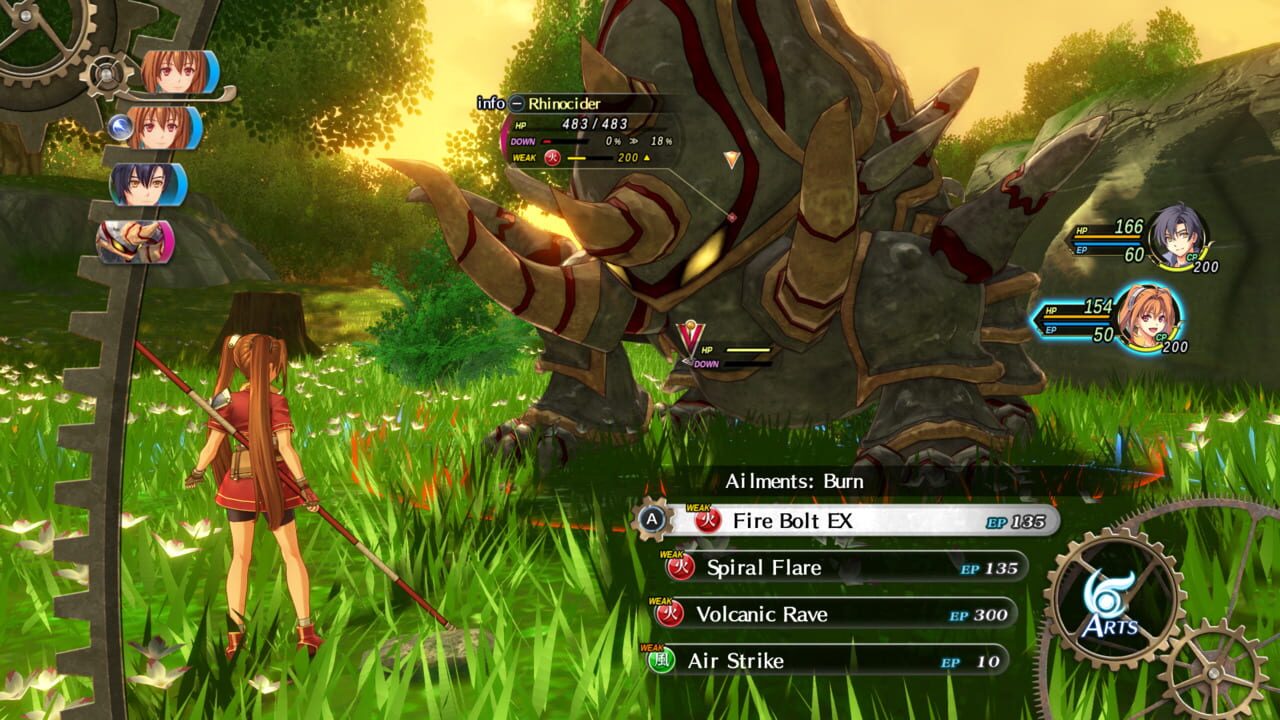This screenshot has width=1280, height=720.
Task: Select the fire element icon beside Fire Bolt EX
Action: pyautogui.click(x=707, y=521)
